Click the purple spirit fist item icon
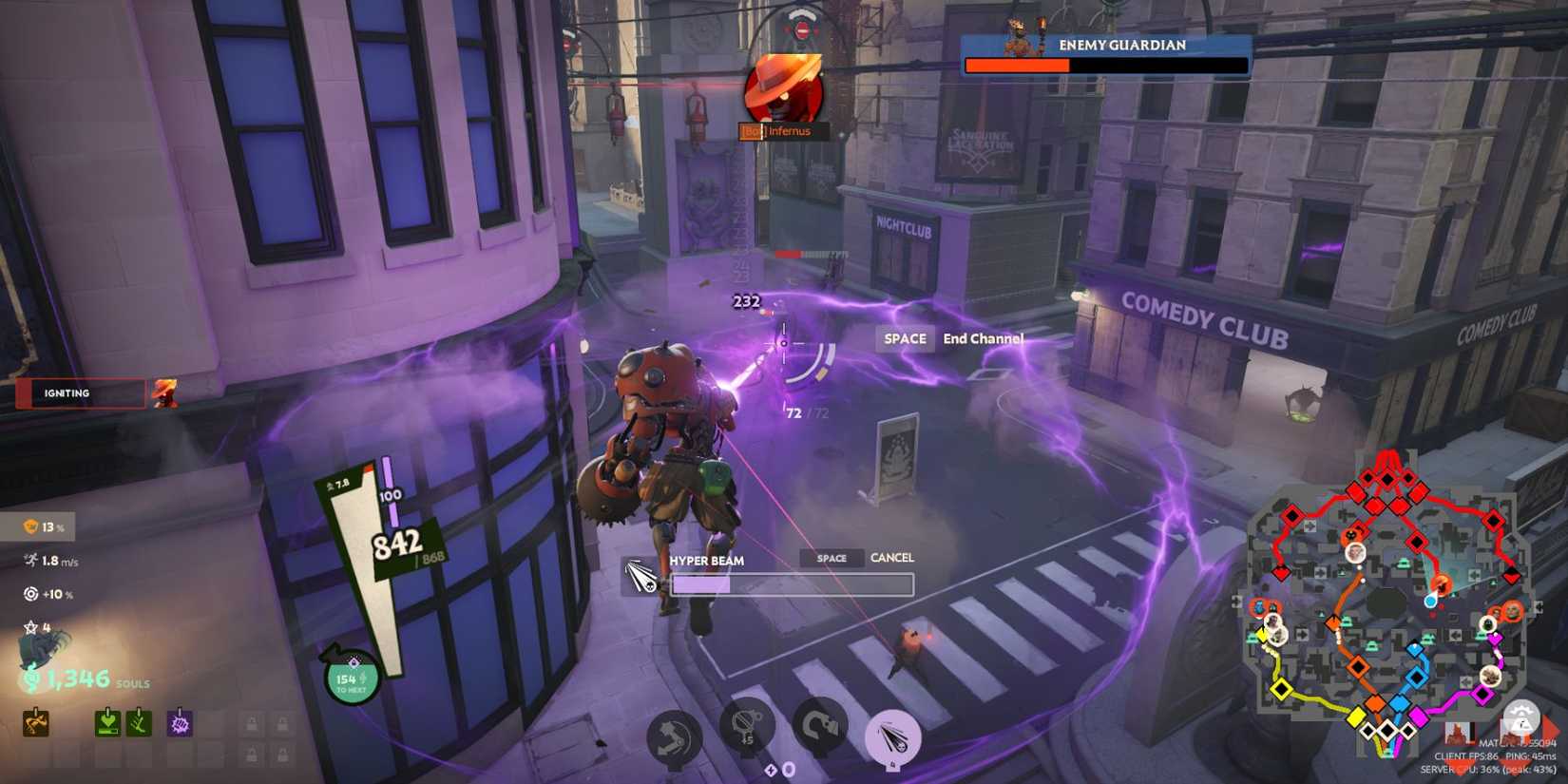 click(x=179, y=722)
